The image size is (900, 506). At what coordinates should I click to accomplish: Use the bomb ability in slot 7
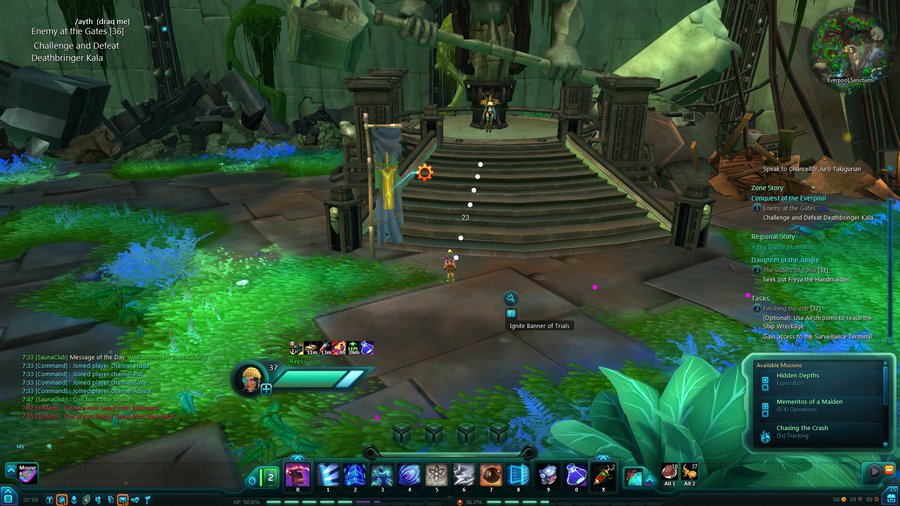coord(491,475)
